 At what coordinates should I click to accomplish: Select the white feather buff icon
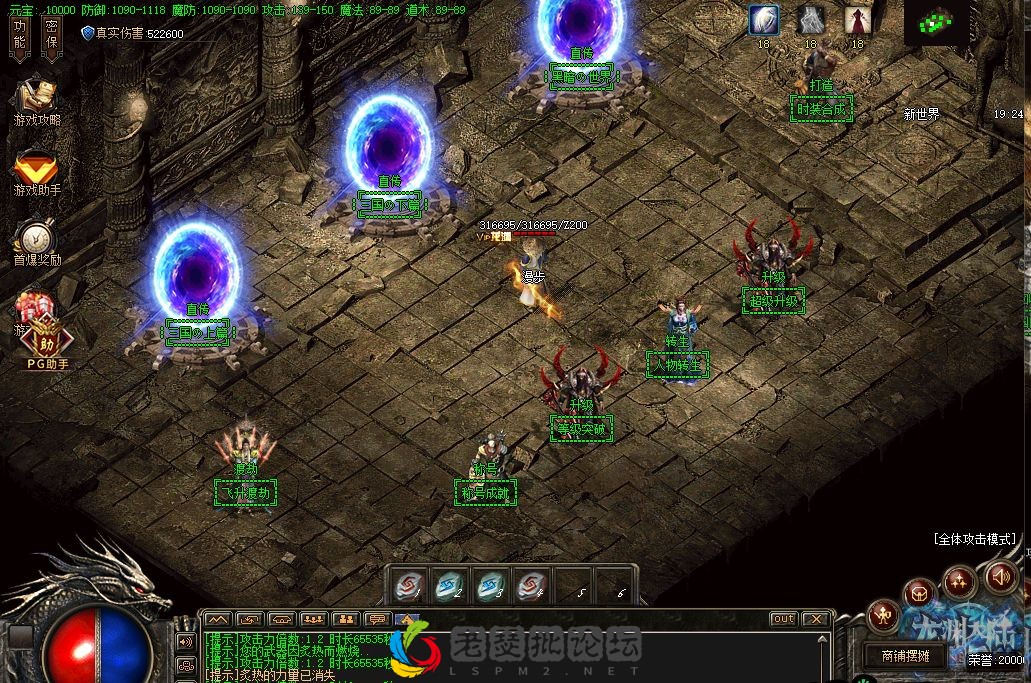click(764, 20)
